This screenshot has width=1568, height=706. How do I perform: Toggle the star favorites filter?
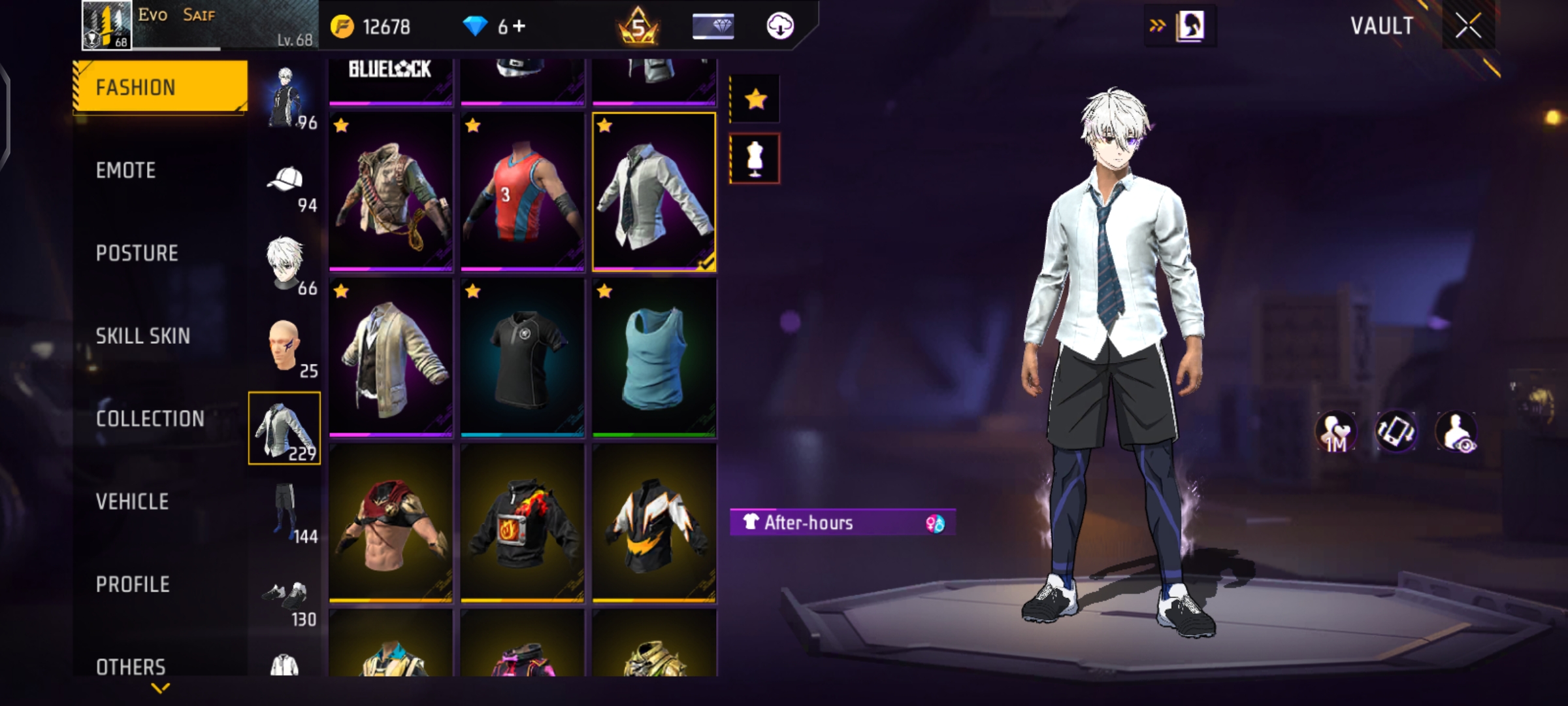[755, 99]
